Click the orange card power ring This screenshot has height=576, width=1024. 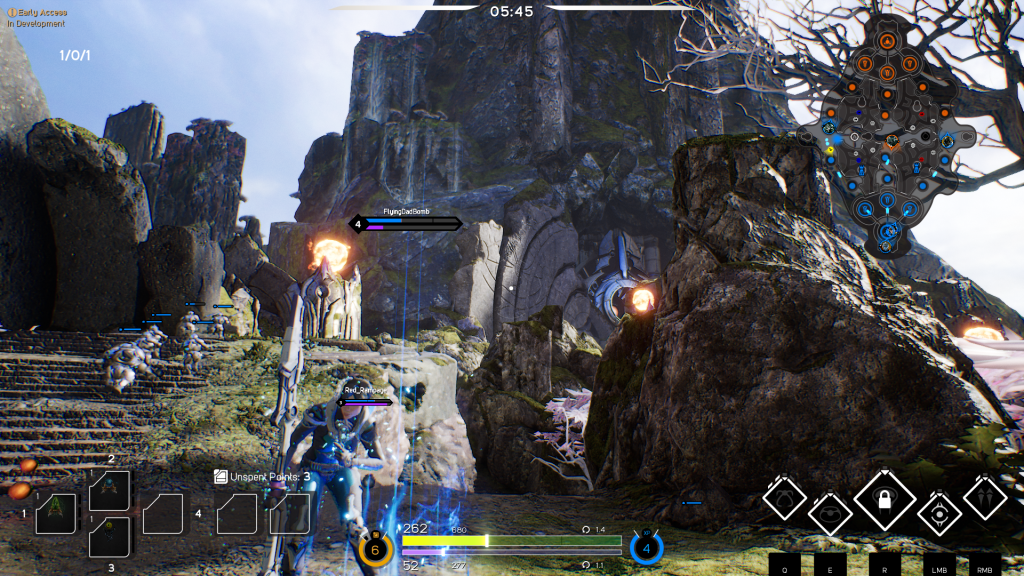(375, 548)
